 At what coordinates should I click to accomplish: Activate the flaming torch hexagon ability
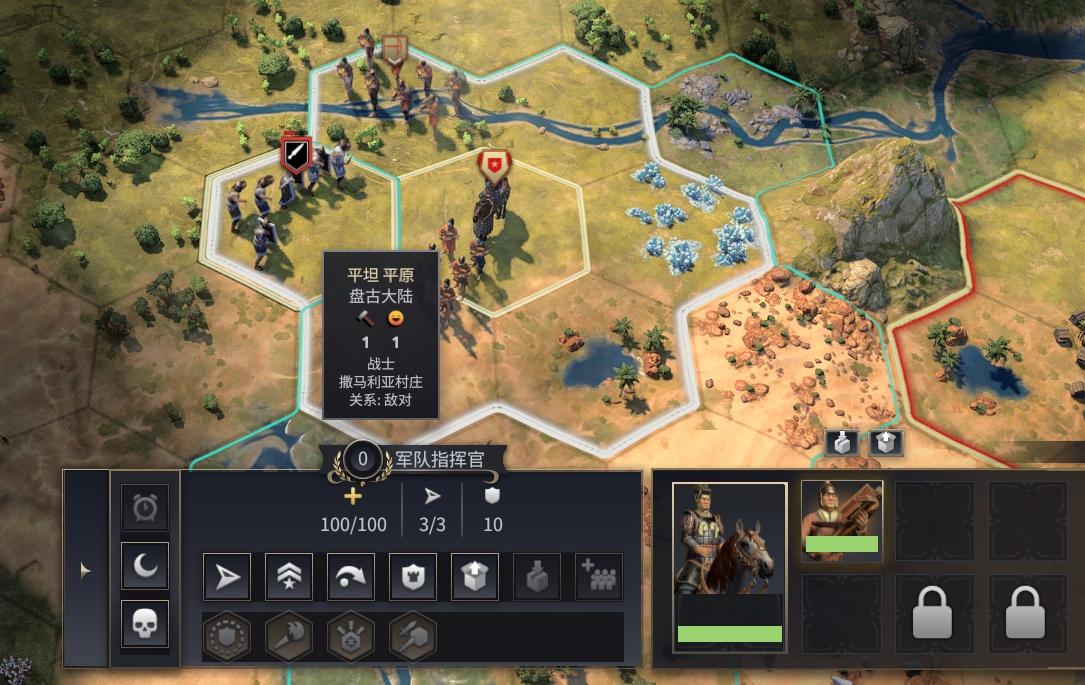coord(289,636)
